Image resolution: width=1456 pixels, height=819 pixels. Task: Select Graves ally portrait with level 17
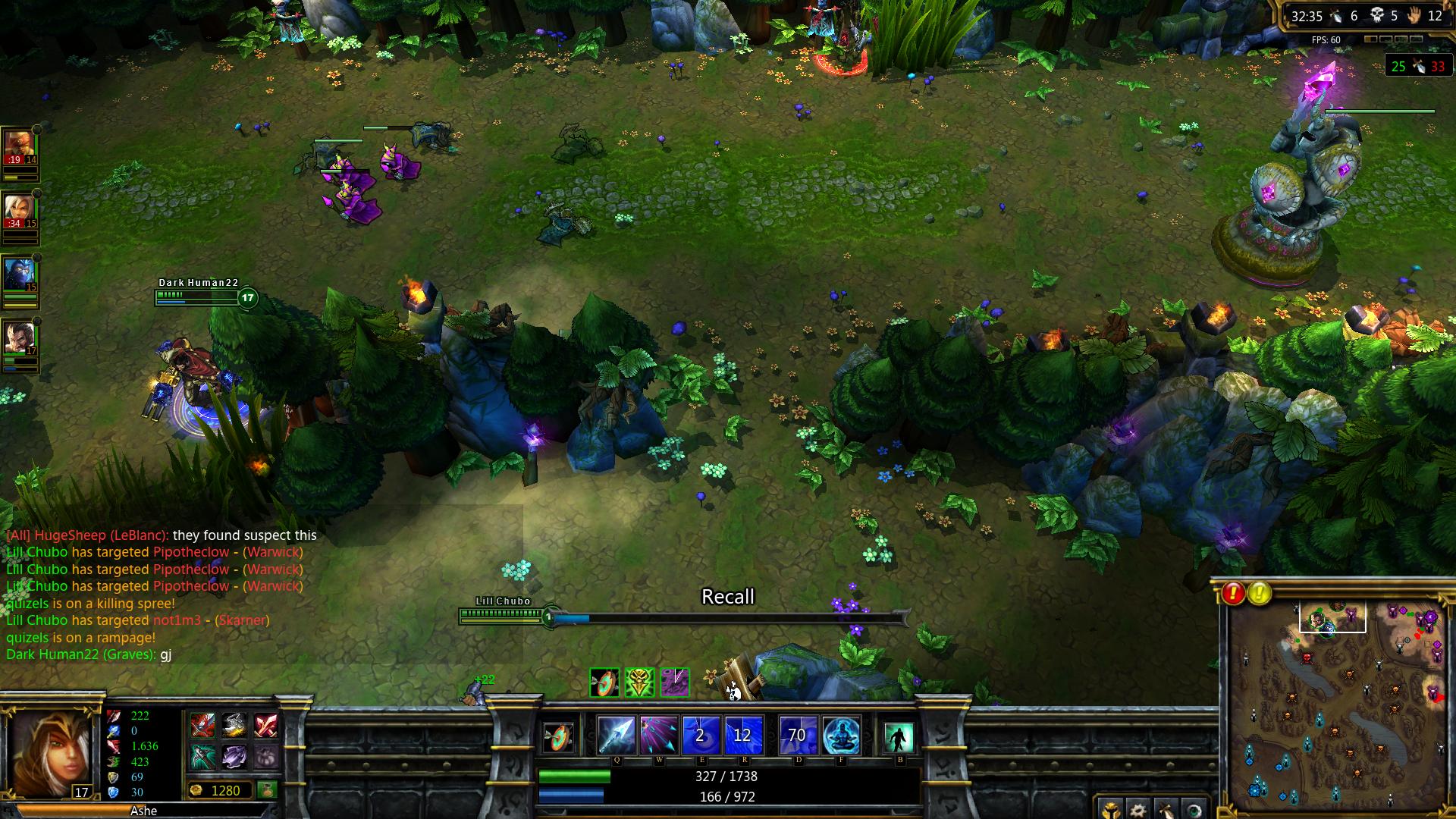(x=20, y=338)
